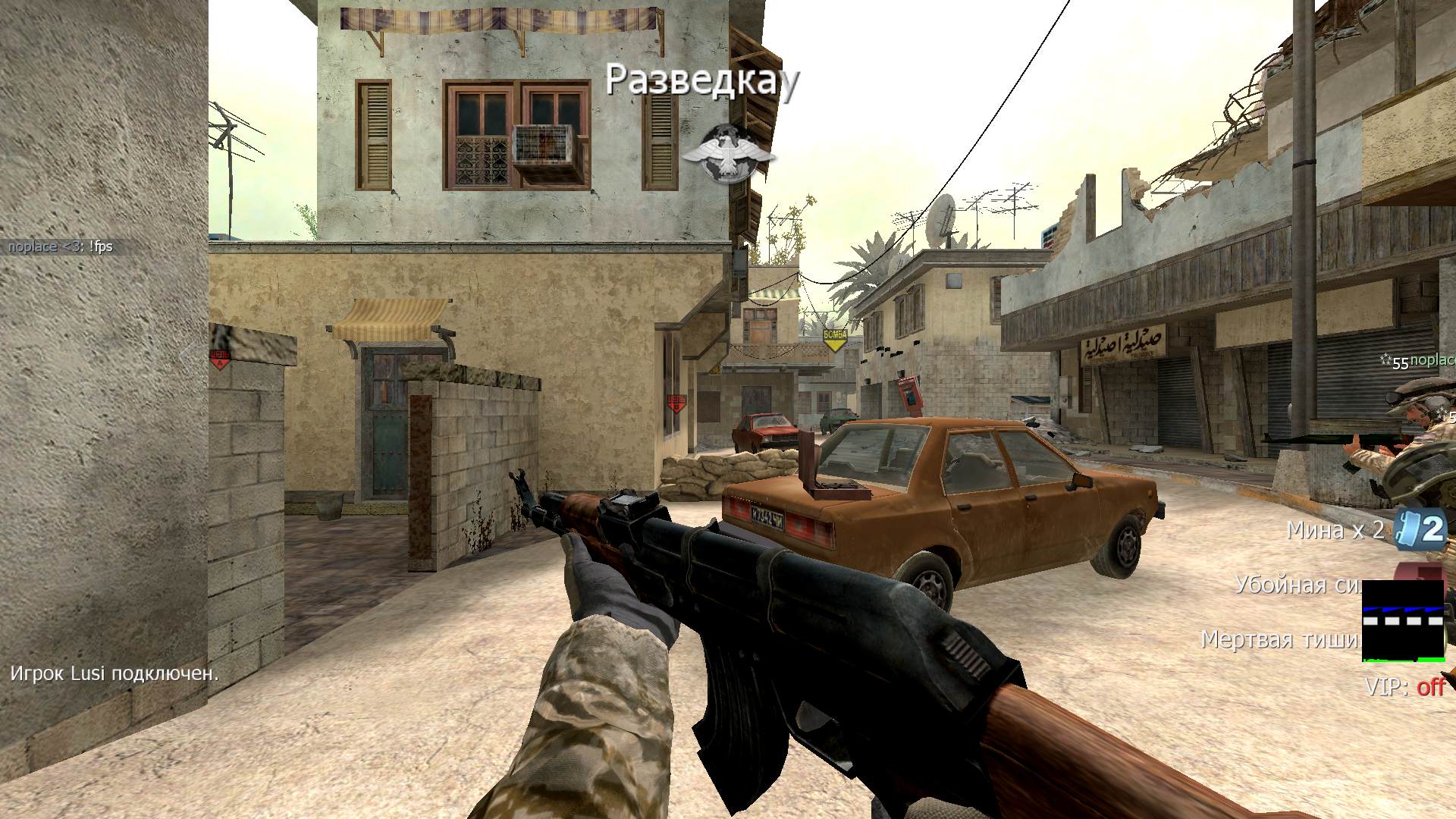Viewport: 1456px width, 819px height.
Task: Select the red target A objective marker
Action: pos(220,359)
